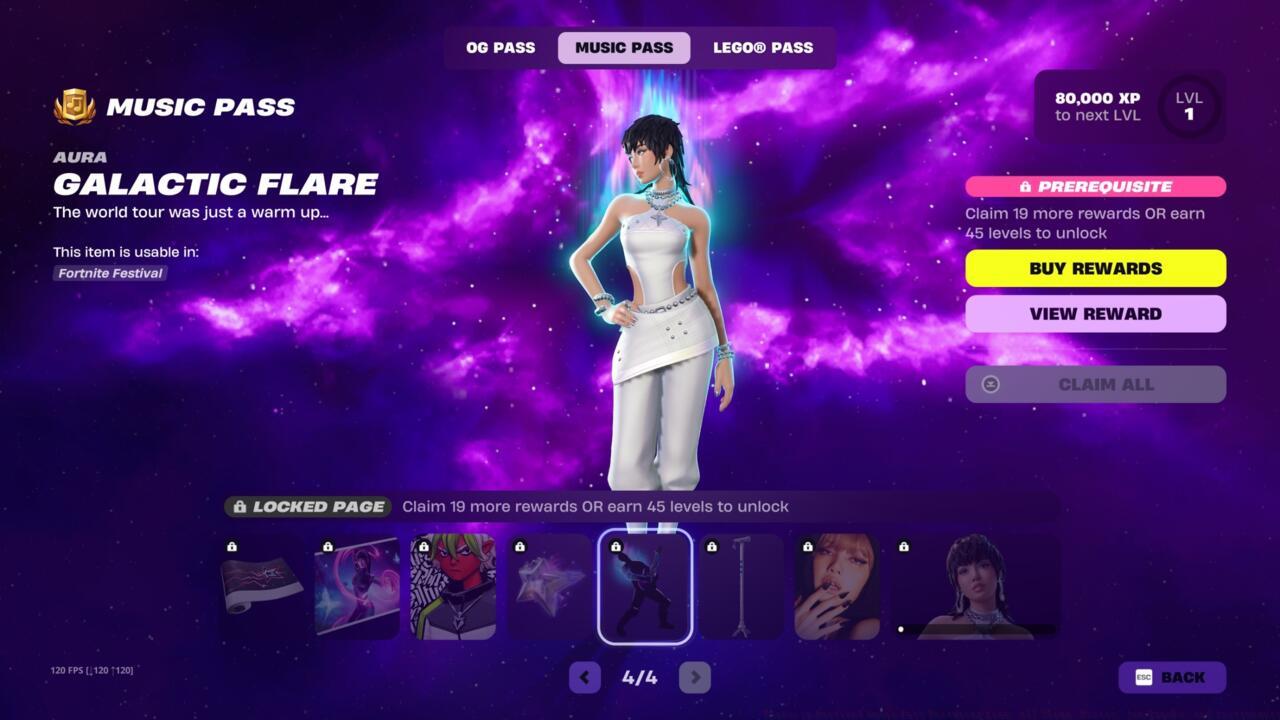Click the lock icon on the Locked Page badge
Screen dimensions: 1280x720
click(x=243, y=506)
